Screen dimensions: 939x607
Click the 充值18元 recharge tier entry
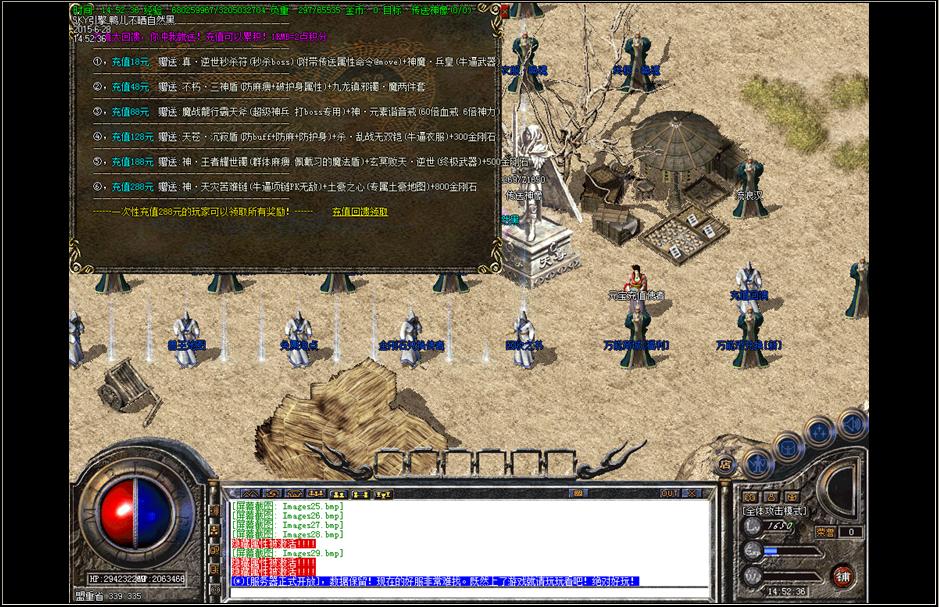click(130, 62)
